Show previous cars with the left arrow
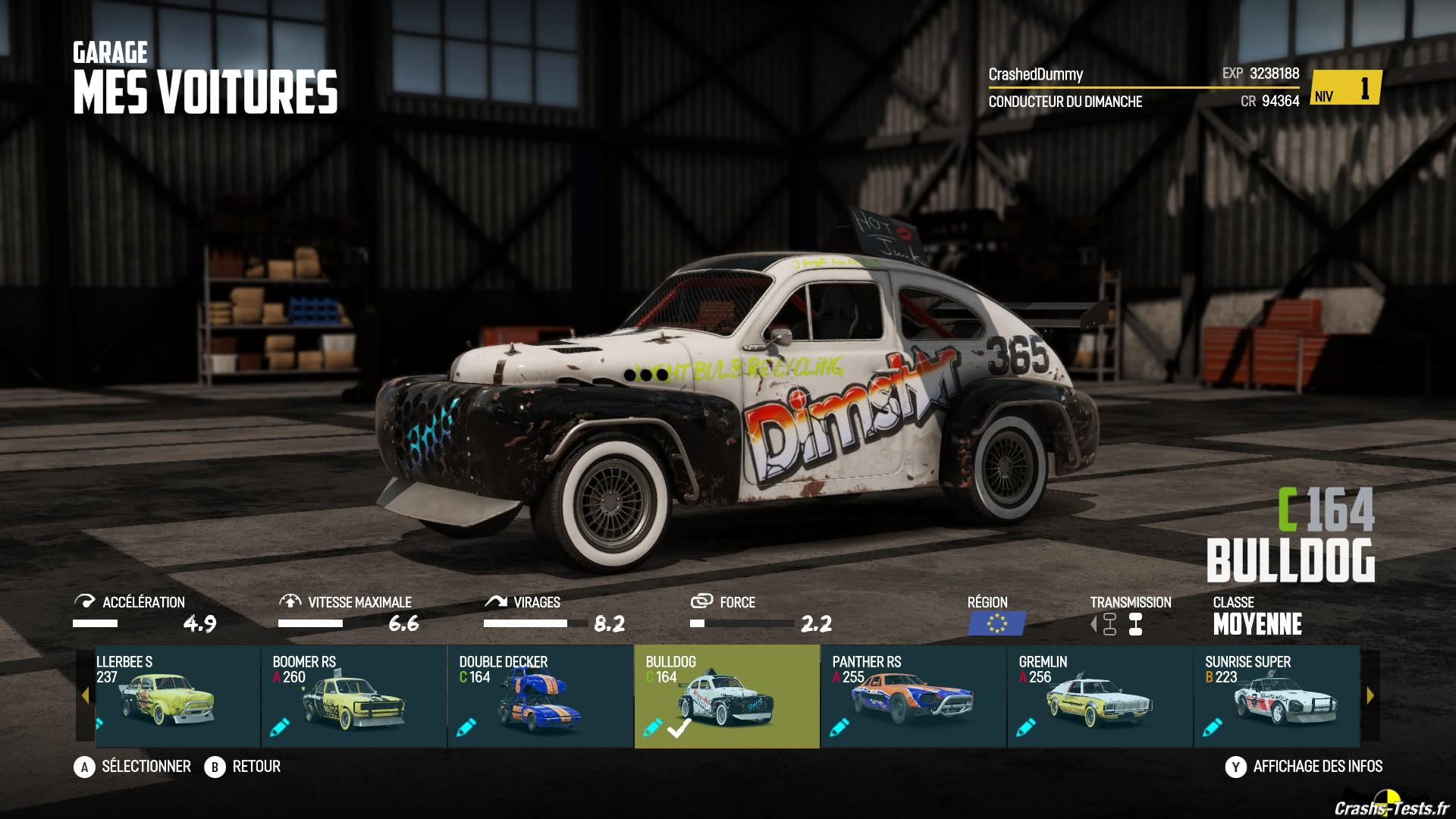 (85, 695)
